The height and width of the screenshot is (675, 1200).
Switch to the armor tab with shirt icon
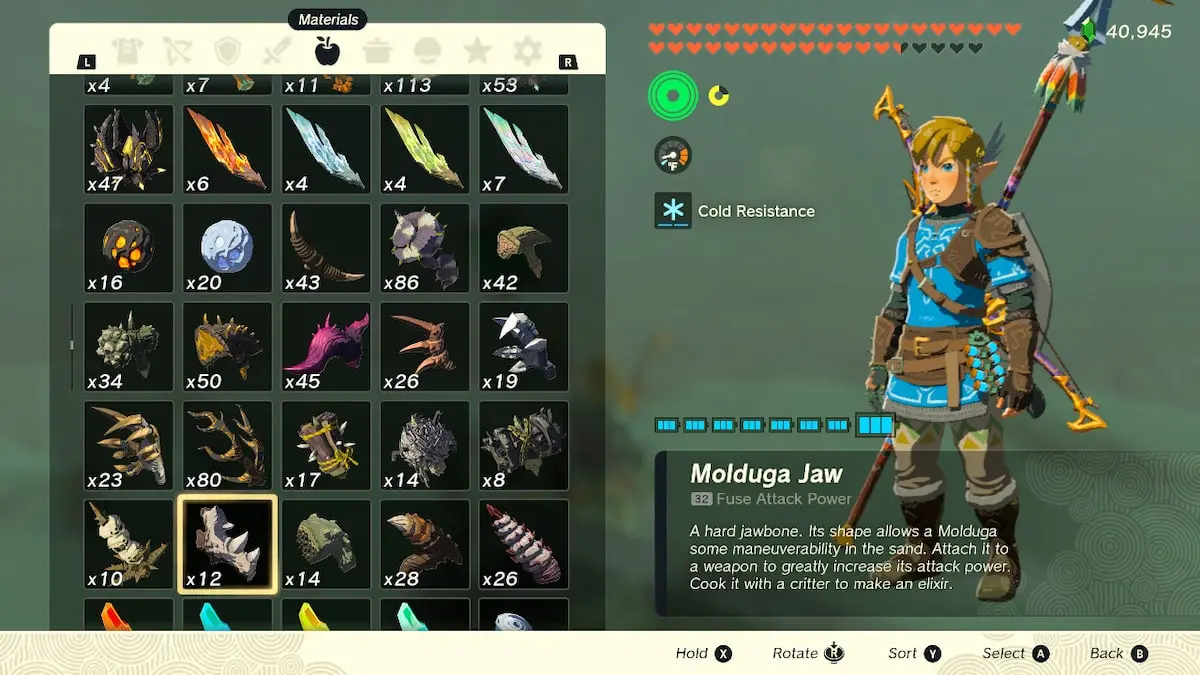pos(127,51)
